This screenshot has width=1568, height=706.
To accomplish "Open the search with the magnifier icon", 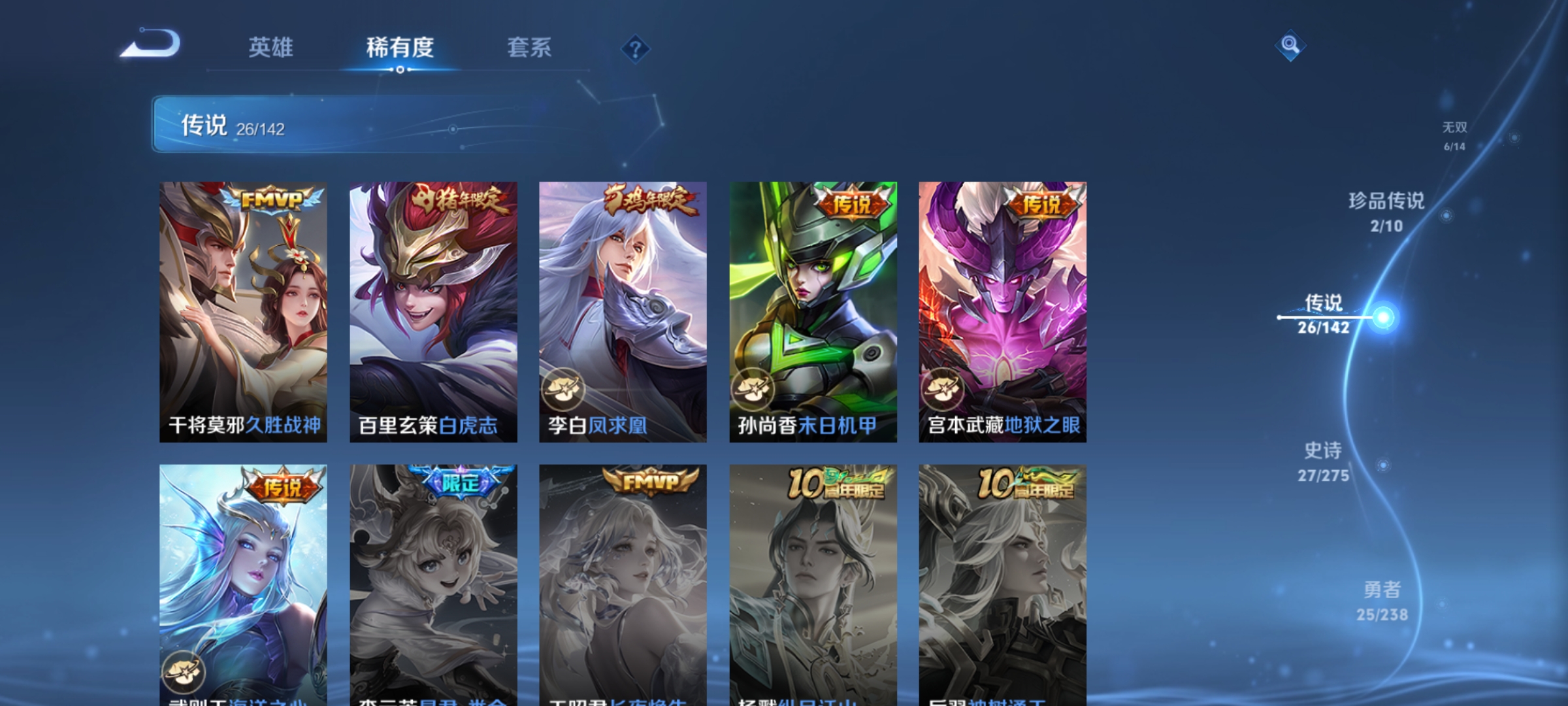I will tap(1290, 46).
